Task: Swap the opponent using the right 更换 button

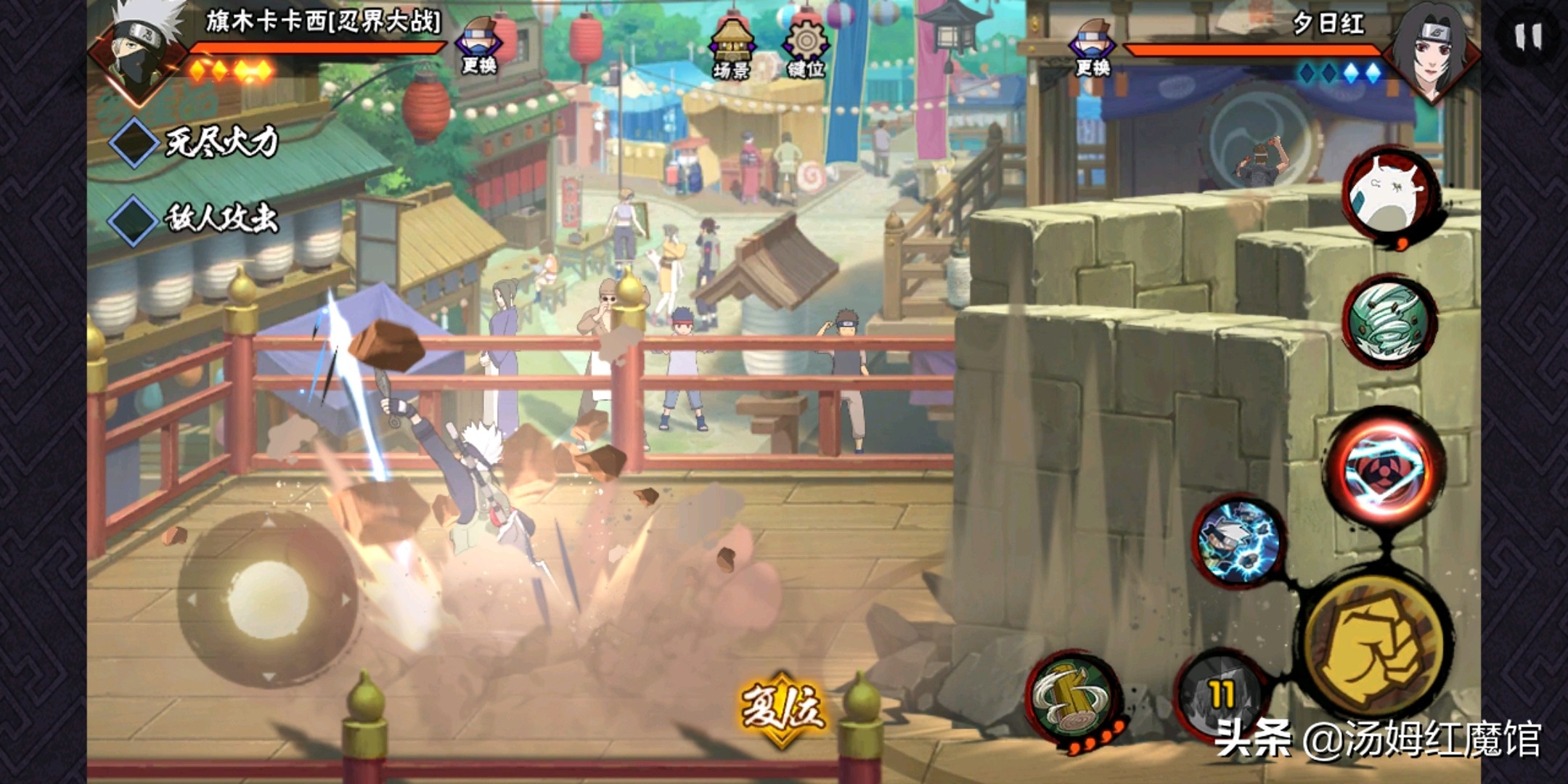Action: coord(1093,46)
